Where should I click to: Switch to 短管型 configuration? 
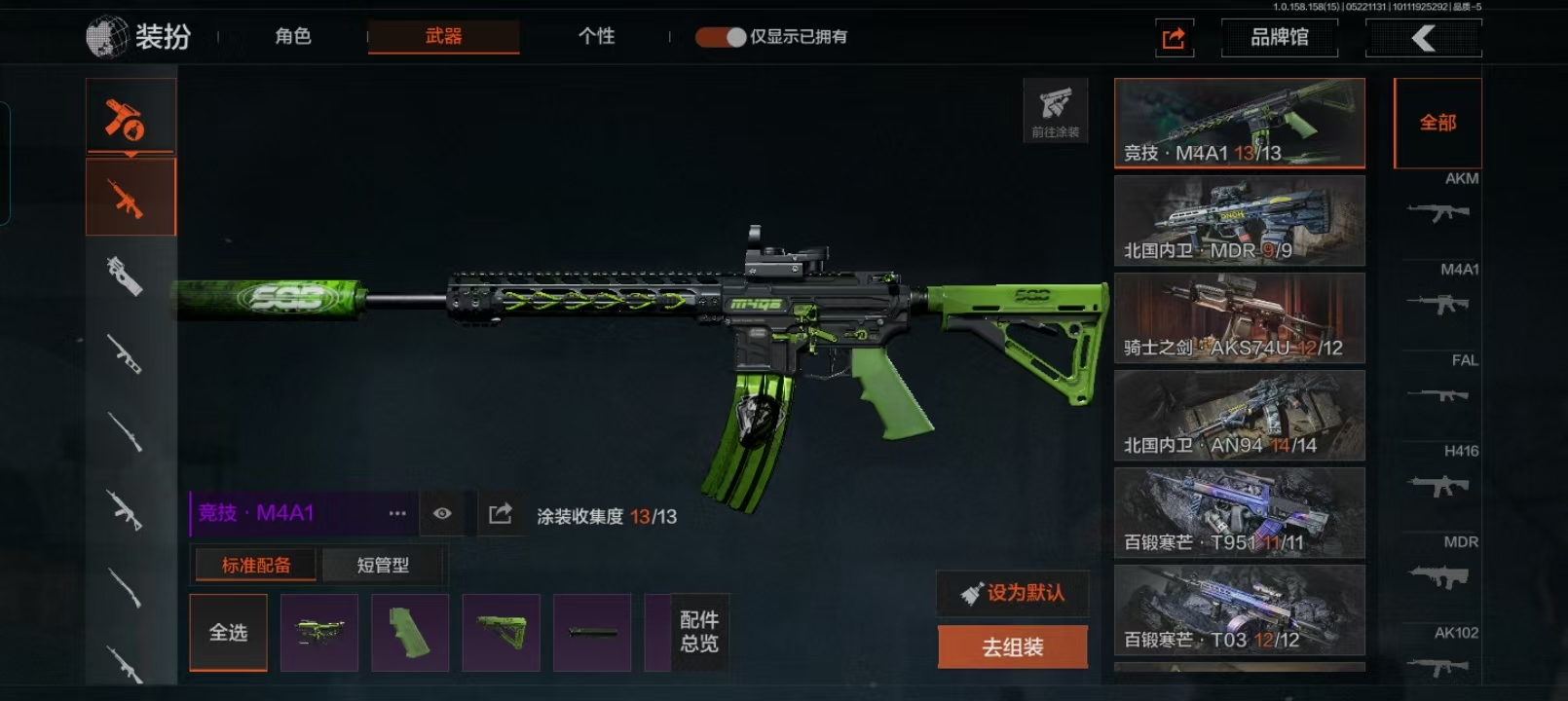point(383,565)
